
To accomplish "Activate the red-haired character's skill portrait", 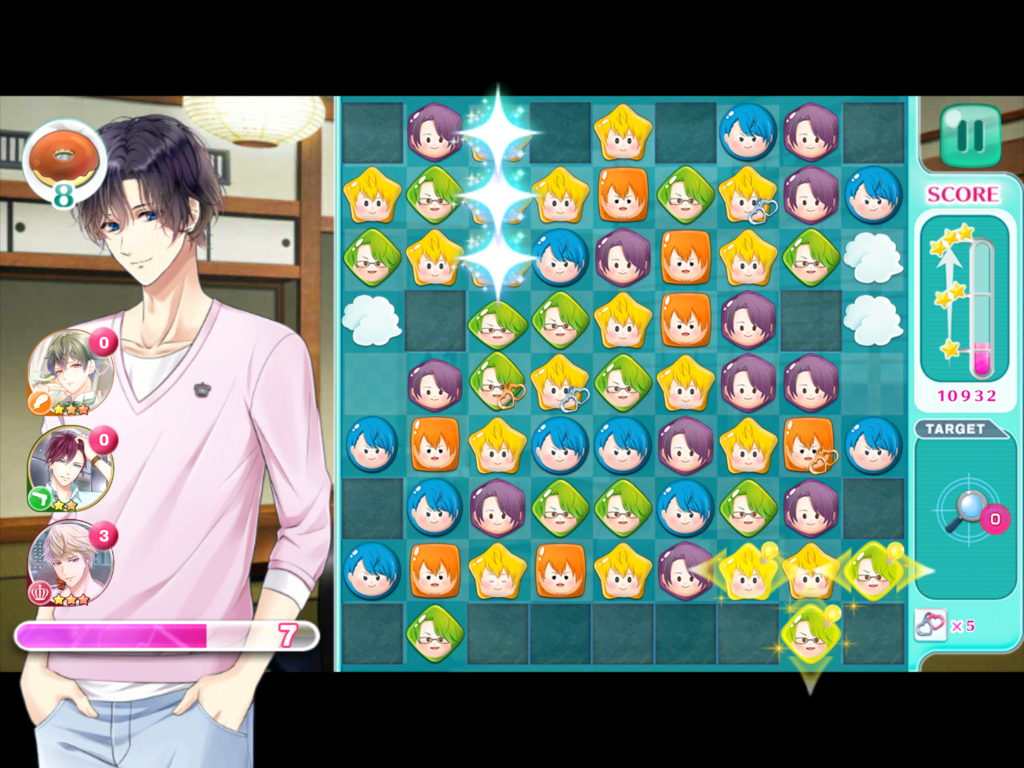I will pos(68,468).
